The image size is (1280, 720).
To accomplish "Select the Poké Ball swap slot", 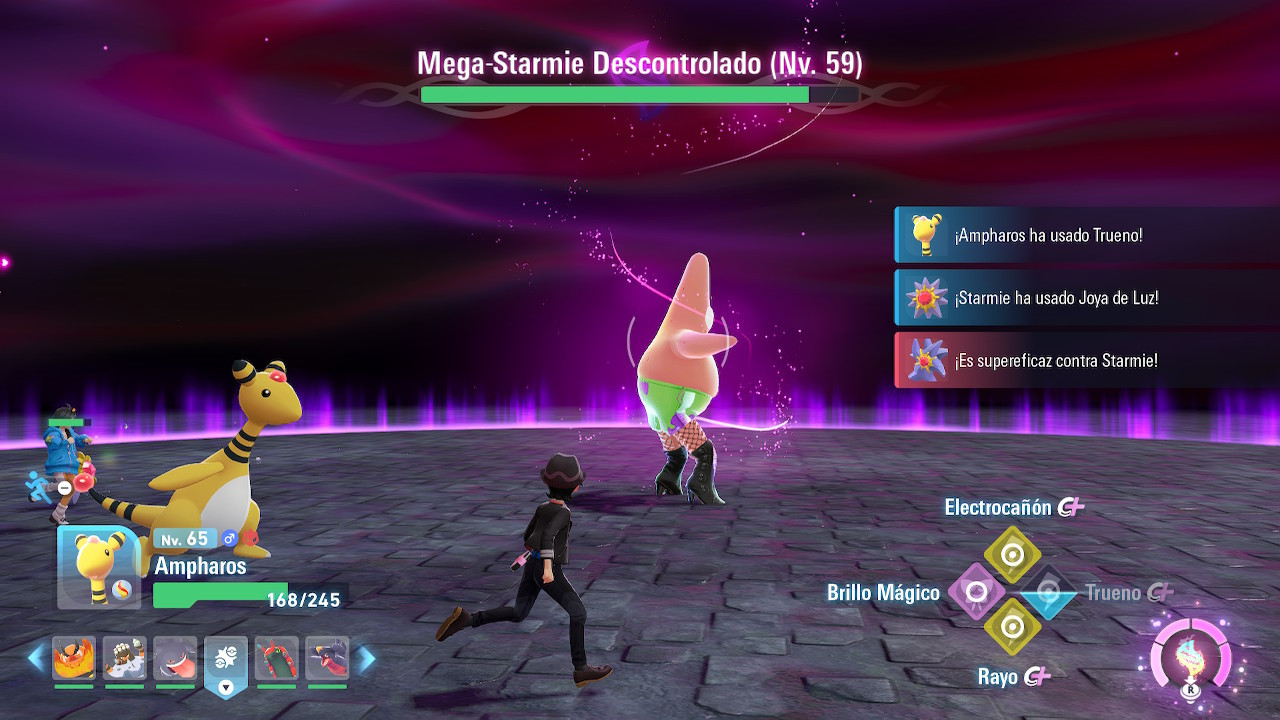I will 225,662.
